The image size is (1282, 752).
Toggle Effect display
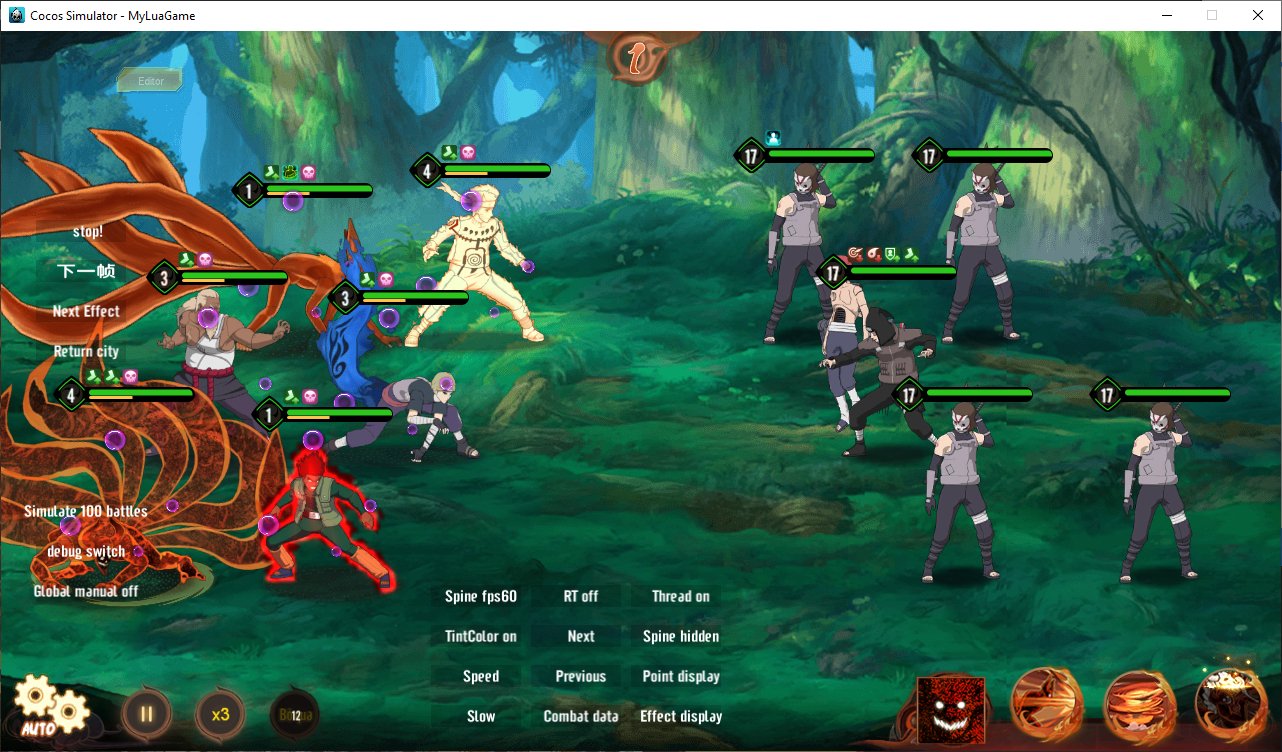coord(681,716)
